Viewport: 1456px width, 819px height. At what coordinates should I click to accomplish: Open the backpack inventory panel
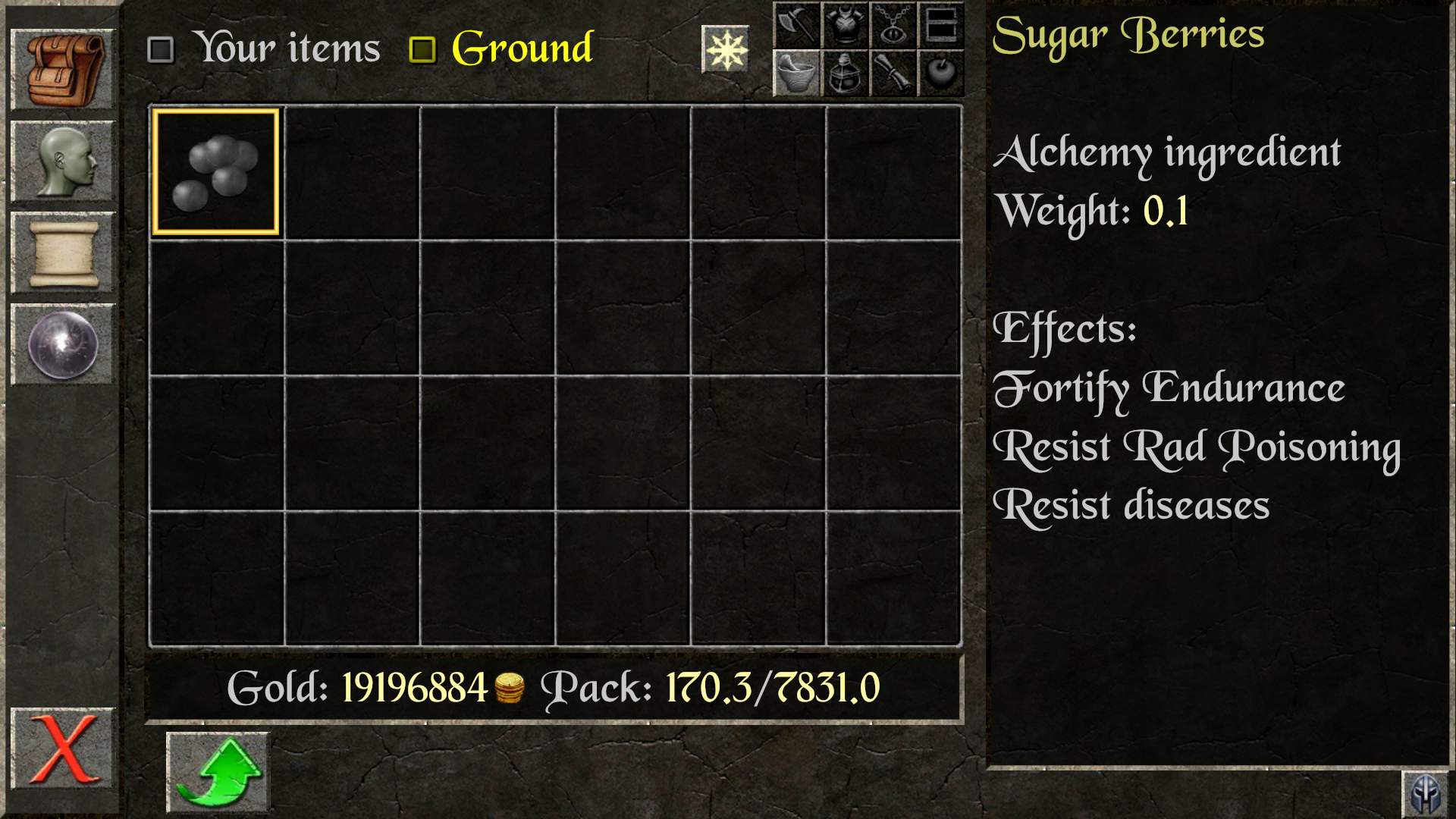click(x=62, y=70)
